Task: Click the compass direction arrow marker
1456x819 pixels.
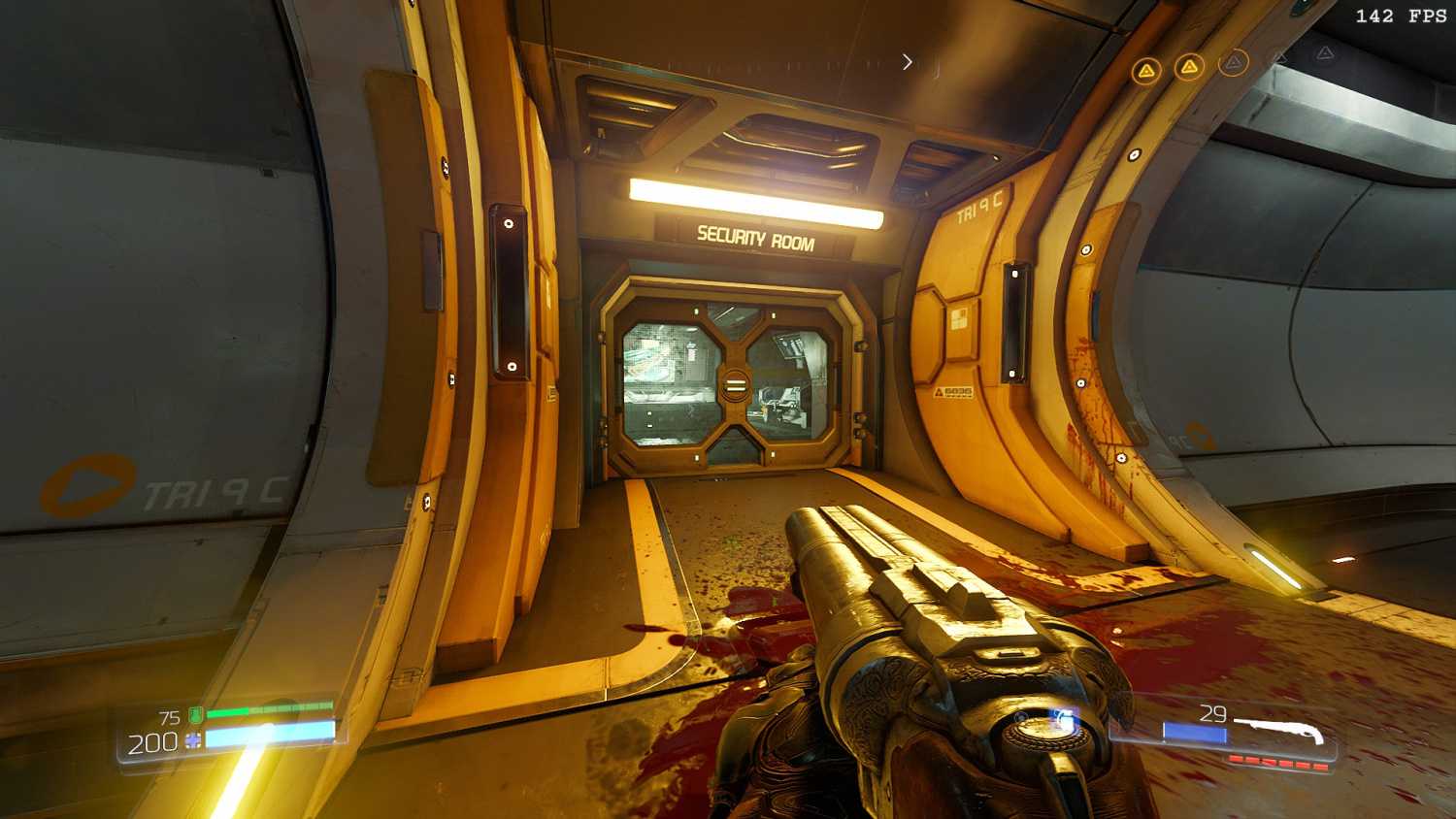Action: point(908,62)
